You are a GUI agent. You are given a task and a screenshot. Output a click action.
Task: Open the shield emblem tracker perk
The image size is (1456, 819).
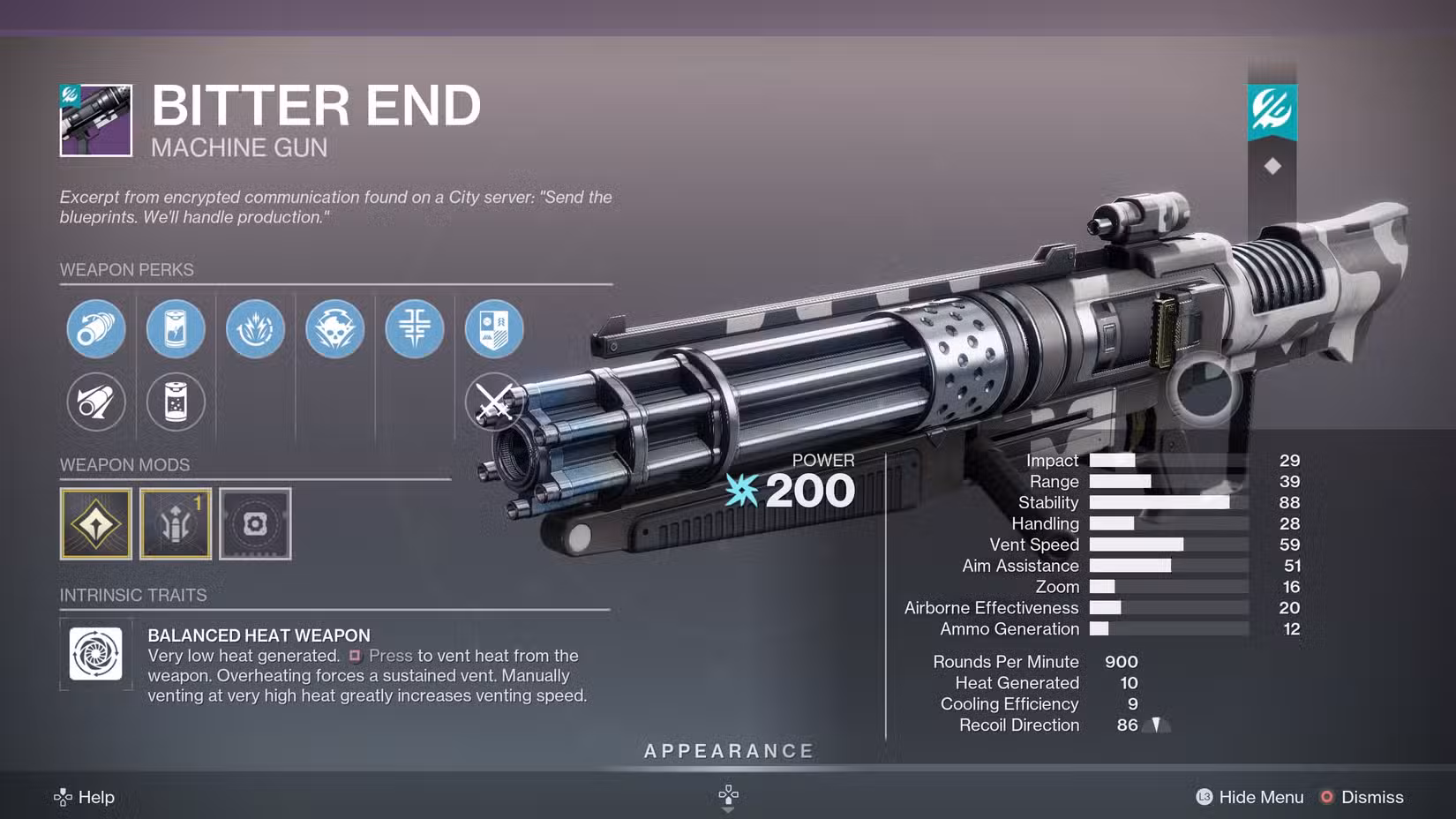[x=494, y=329]
